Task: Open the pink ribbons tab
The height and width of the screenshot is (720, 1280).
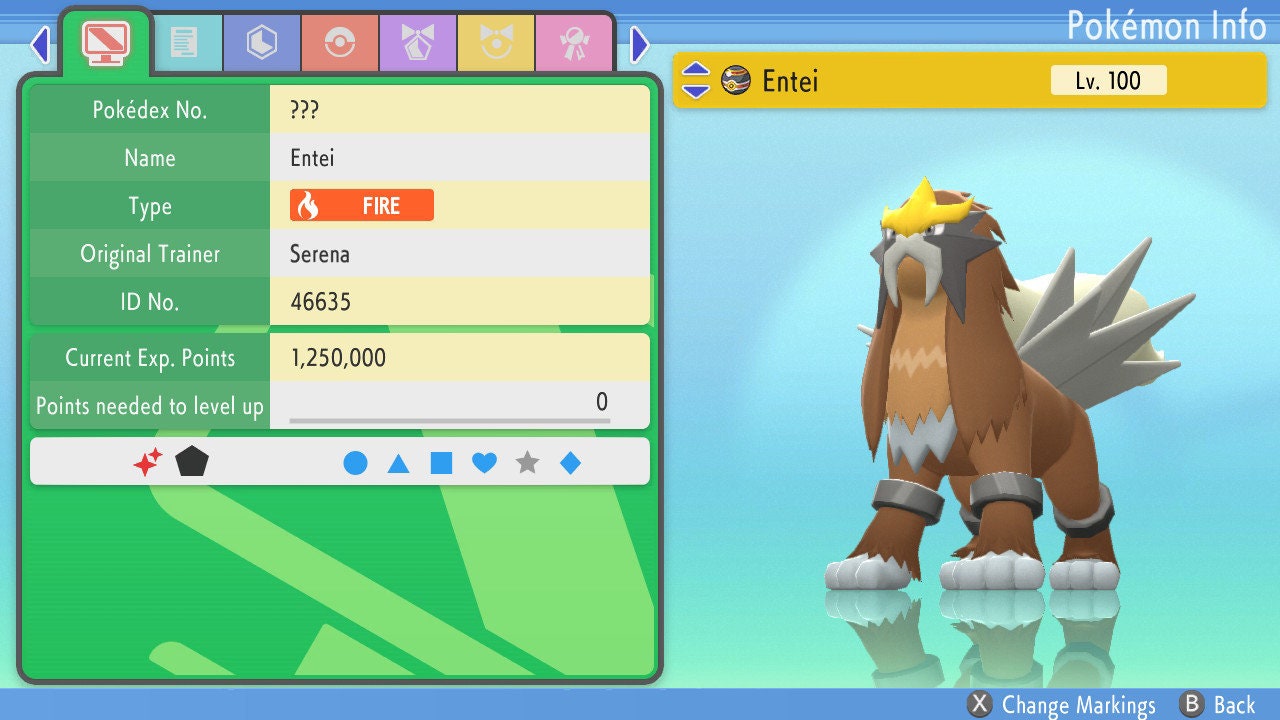Action: (573, 43)
